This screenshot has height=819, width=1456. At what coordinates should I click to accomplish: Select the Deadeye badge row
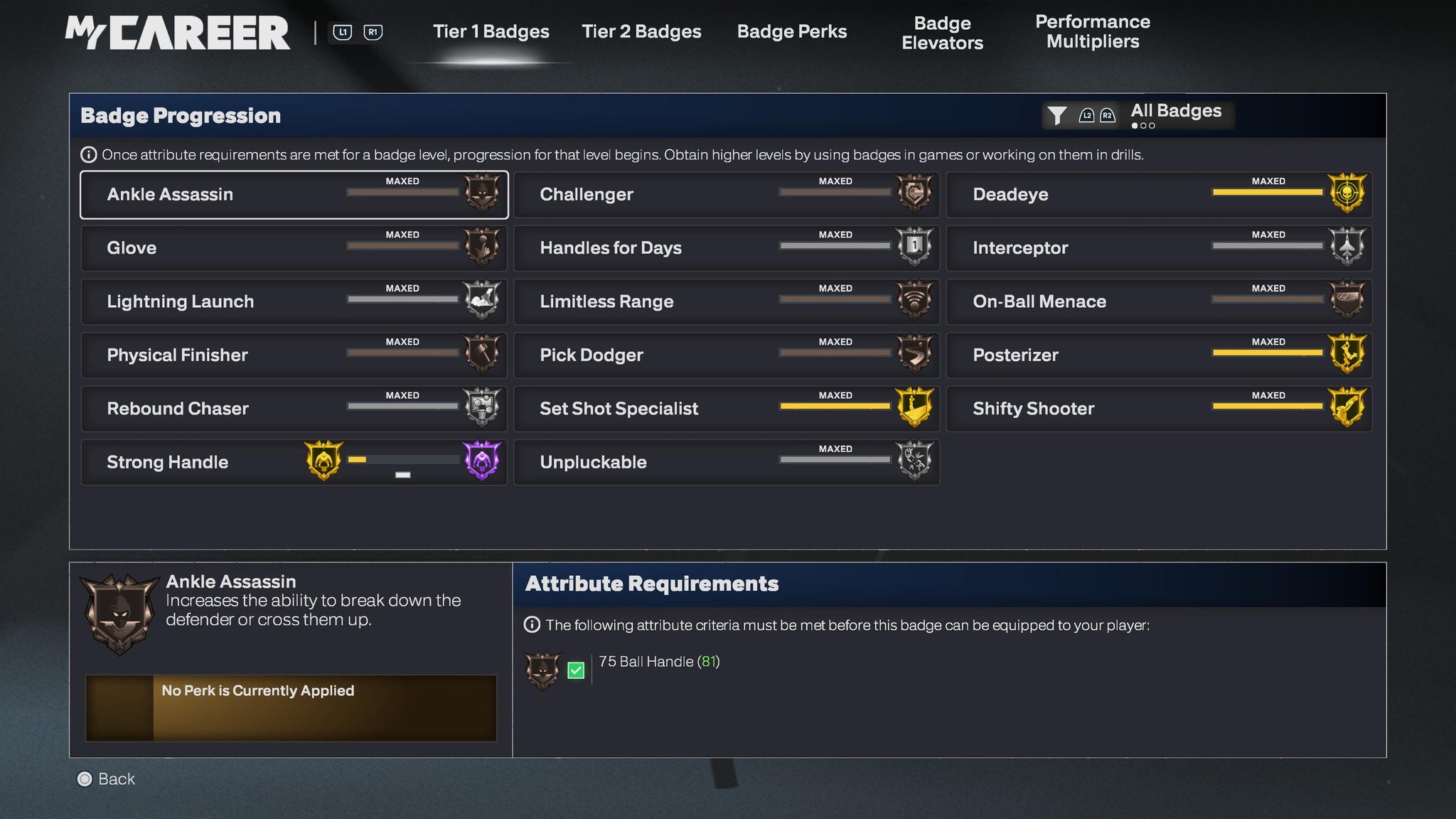click(1158, 195)
